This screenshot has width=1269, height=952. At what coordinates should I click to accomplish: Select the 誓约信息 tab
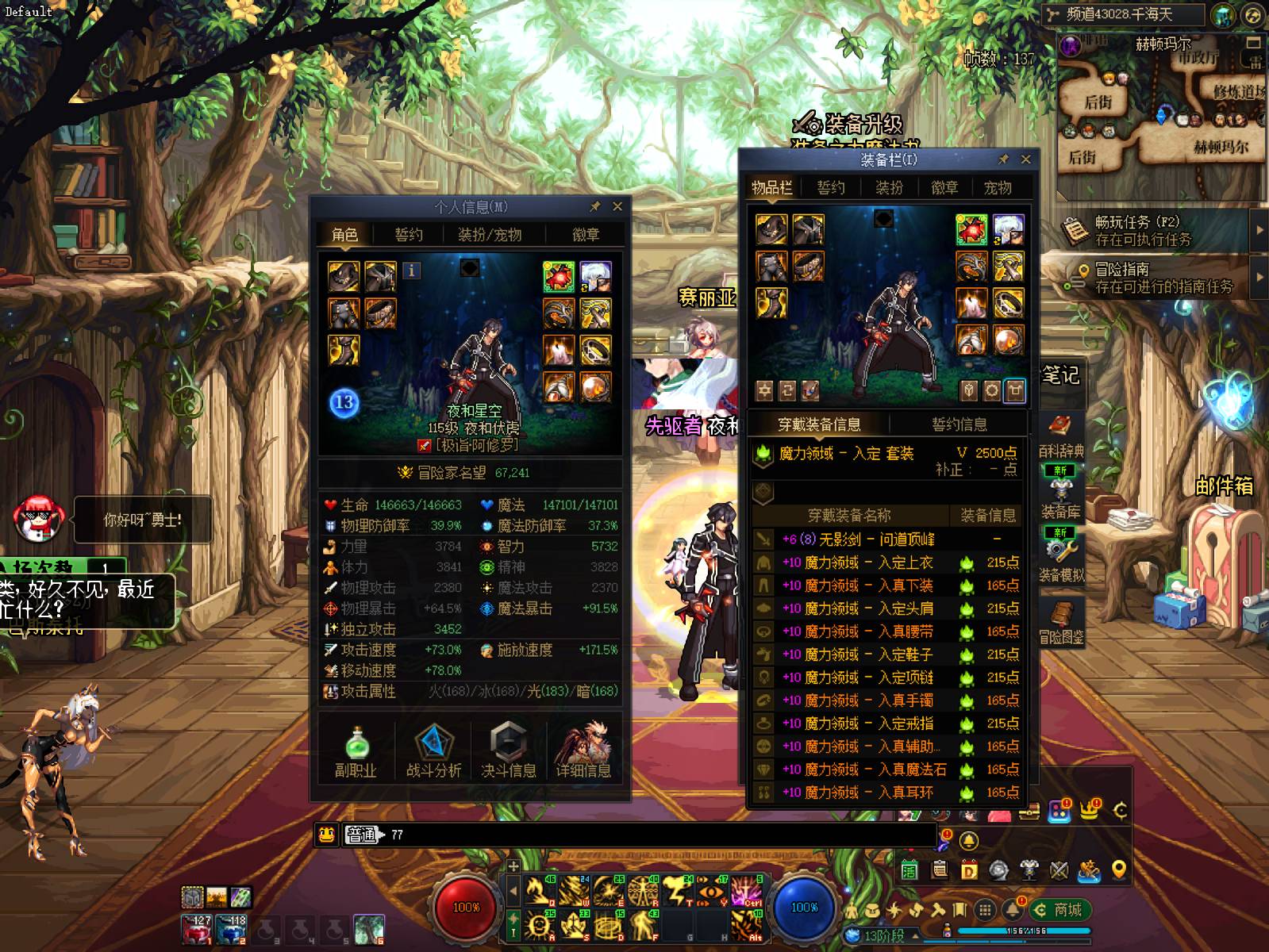[959, 424]
